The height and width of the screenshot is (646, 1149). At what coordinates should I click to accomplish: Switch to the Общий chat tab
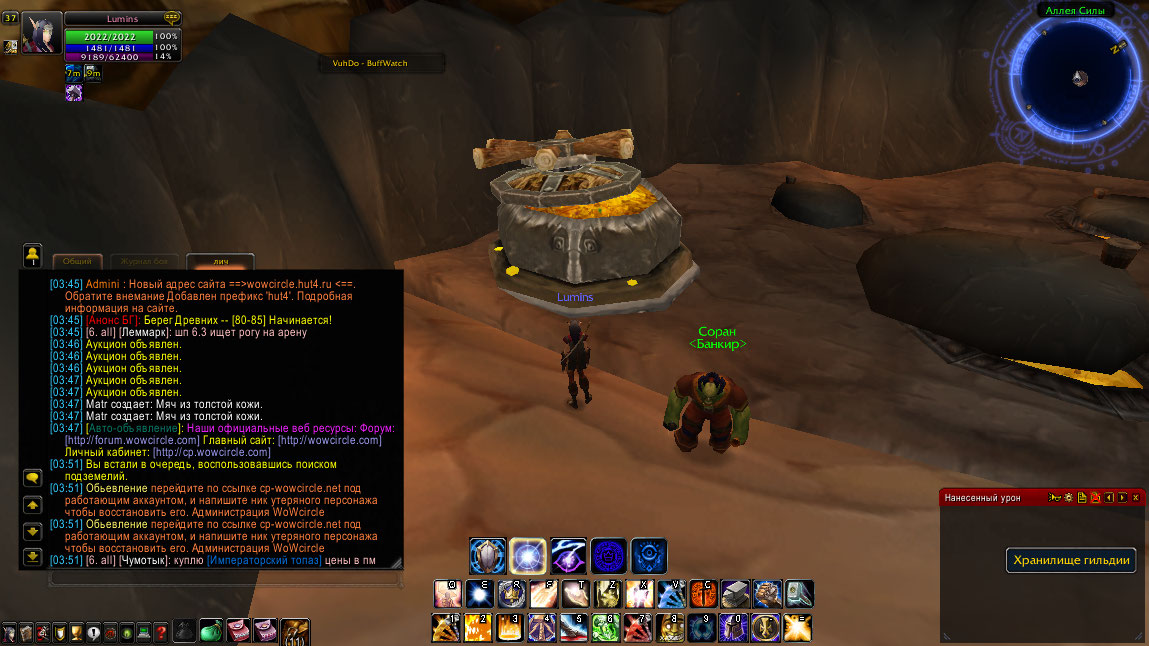click(x=78, y=261)
